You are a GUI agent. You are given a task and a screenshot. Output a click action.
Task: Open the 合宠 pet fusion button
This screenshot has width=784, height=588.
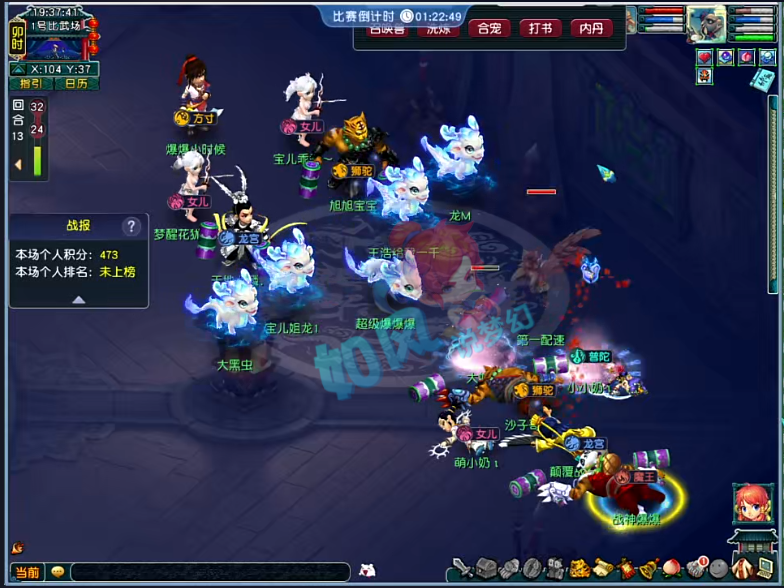click(488, 28)
